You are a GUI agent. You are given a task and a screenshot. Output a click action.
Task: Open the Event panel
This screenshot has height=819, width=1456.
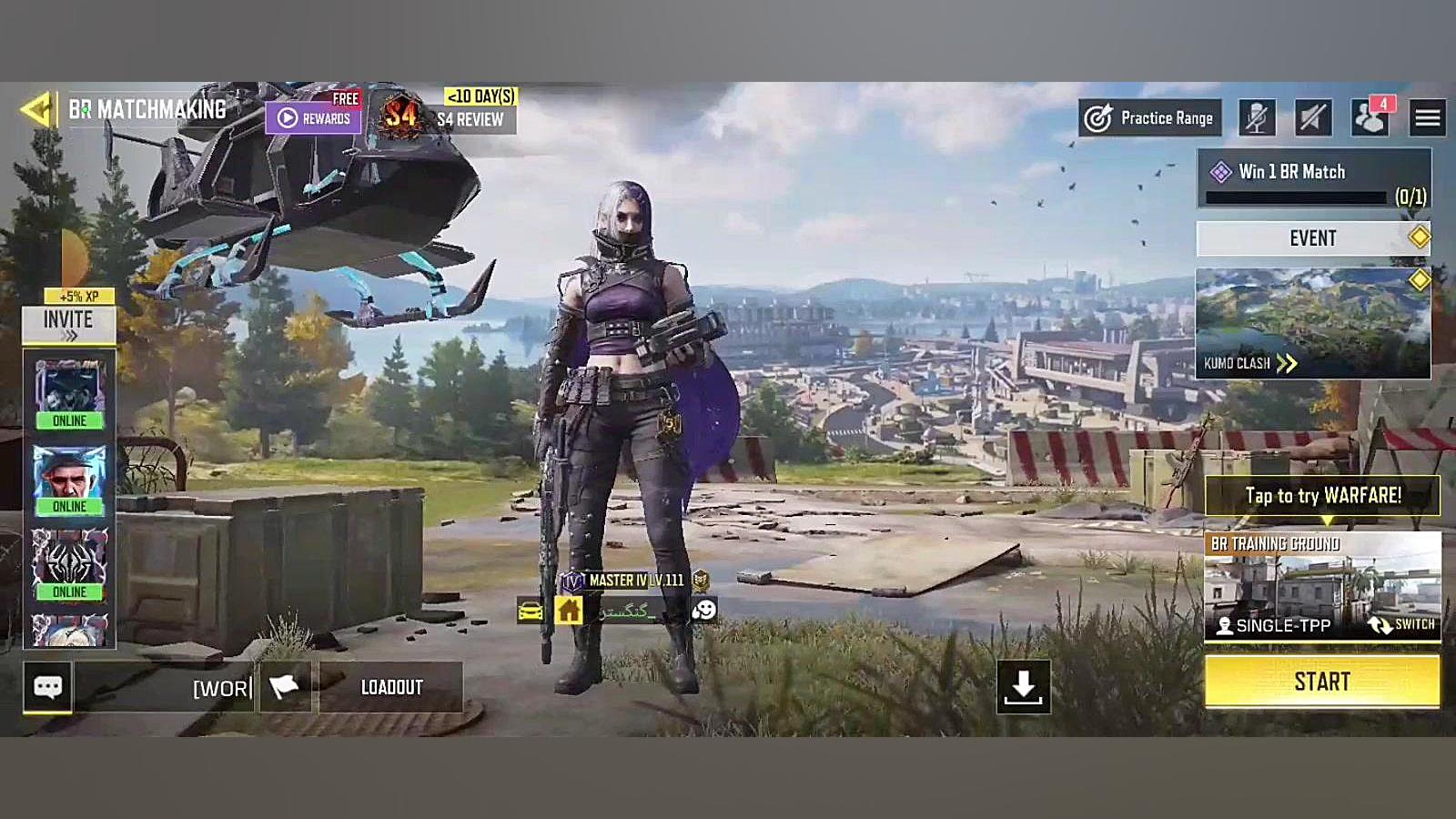1313,238
